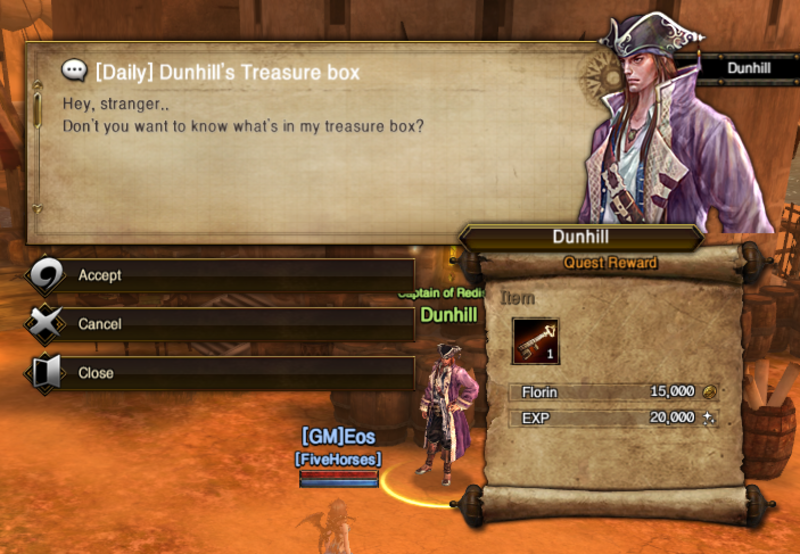
Task: Accept Dunhill's Treasure box quest
Action: tap(220, 275)
